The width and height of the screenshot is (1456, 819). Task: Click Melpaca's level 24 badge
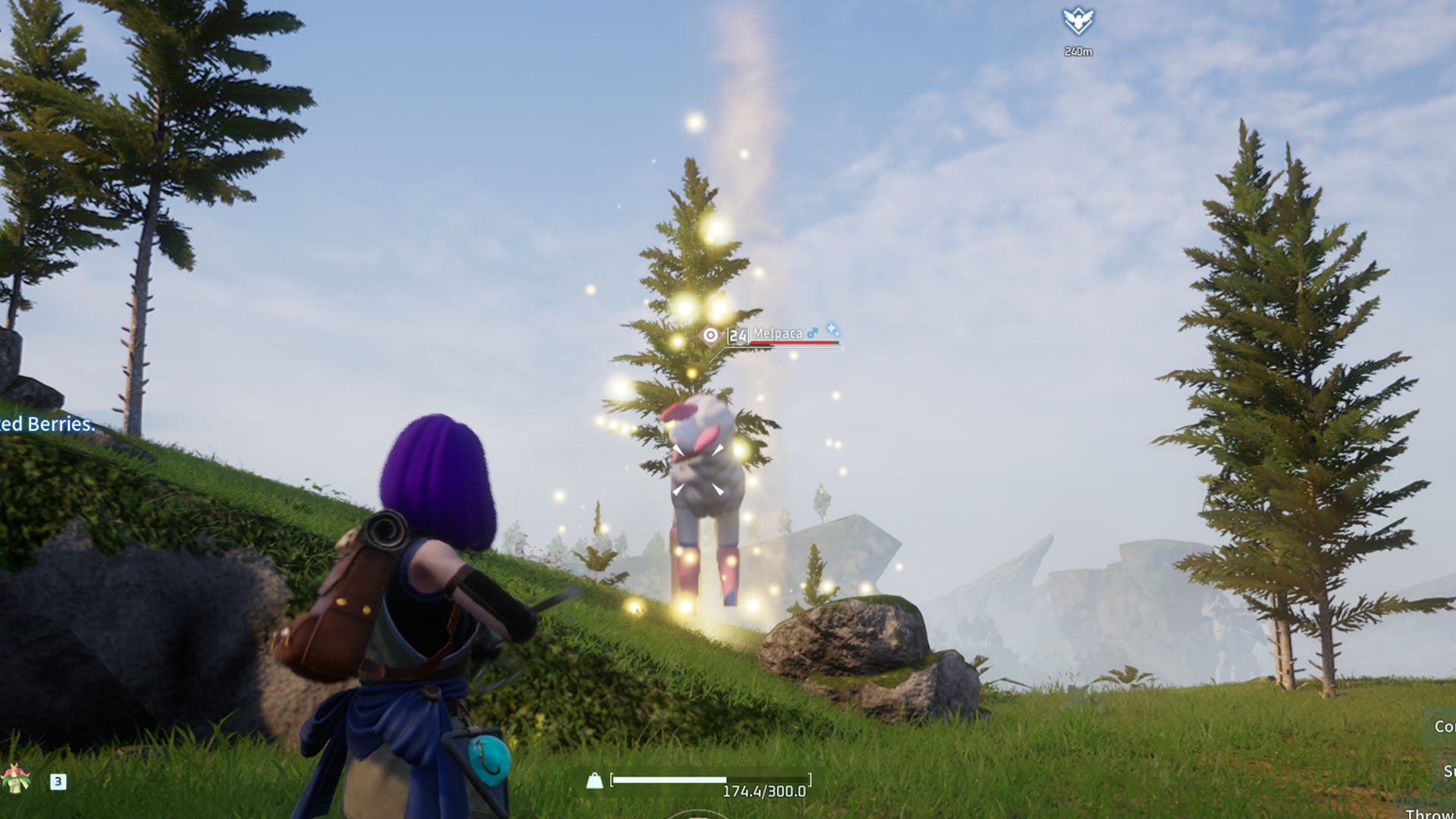click(737, 335)
